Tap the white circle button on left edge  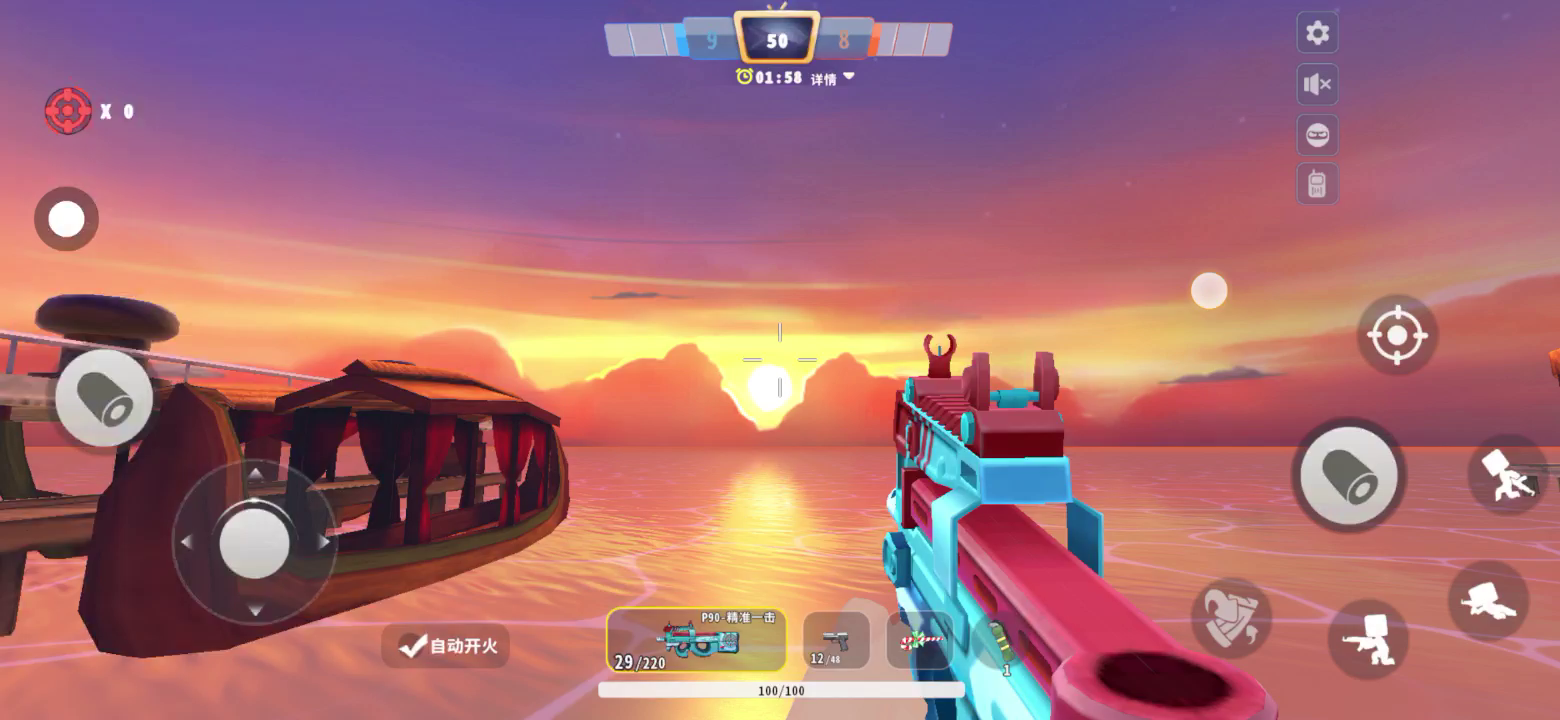coord(66,219)
